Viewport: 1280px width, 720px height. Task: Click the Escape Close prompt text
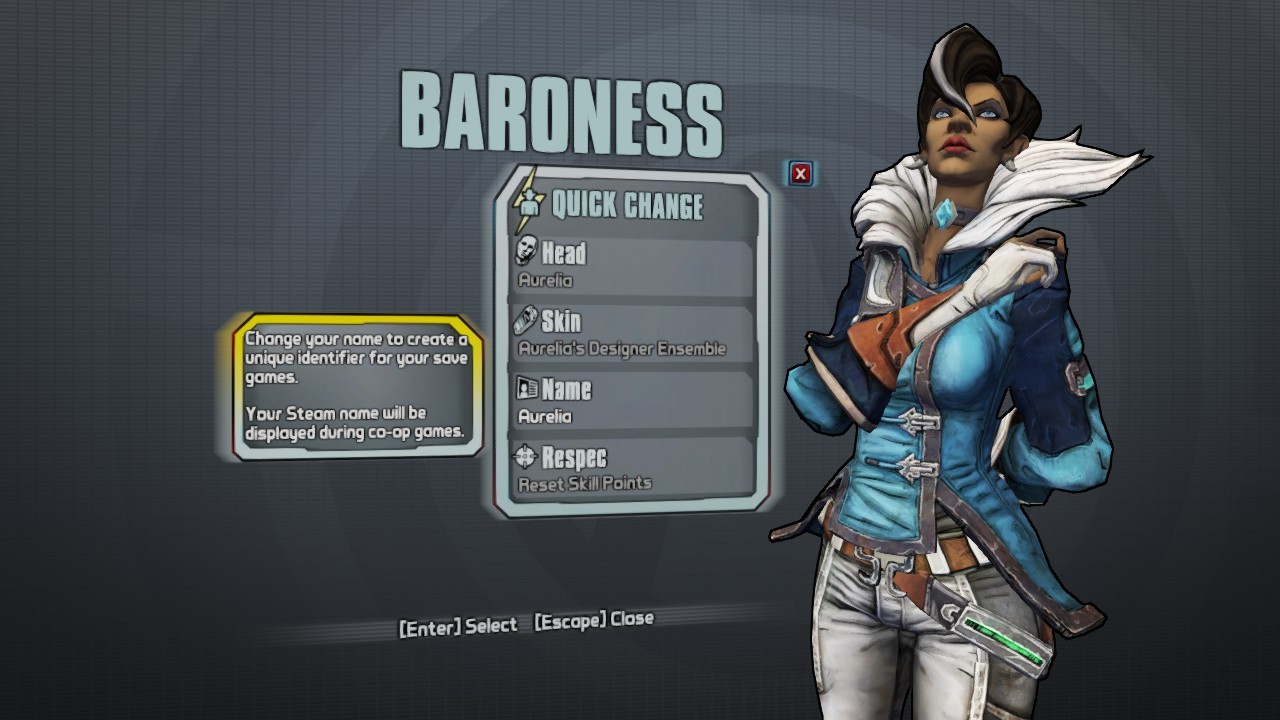[x=594, y=618]
